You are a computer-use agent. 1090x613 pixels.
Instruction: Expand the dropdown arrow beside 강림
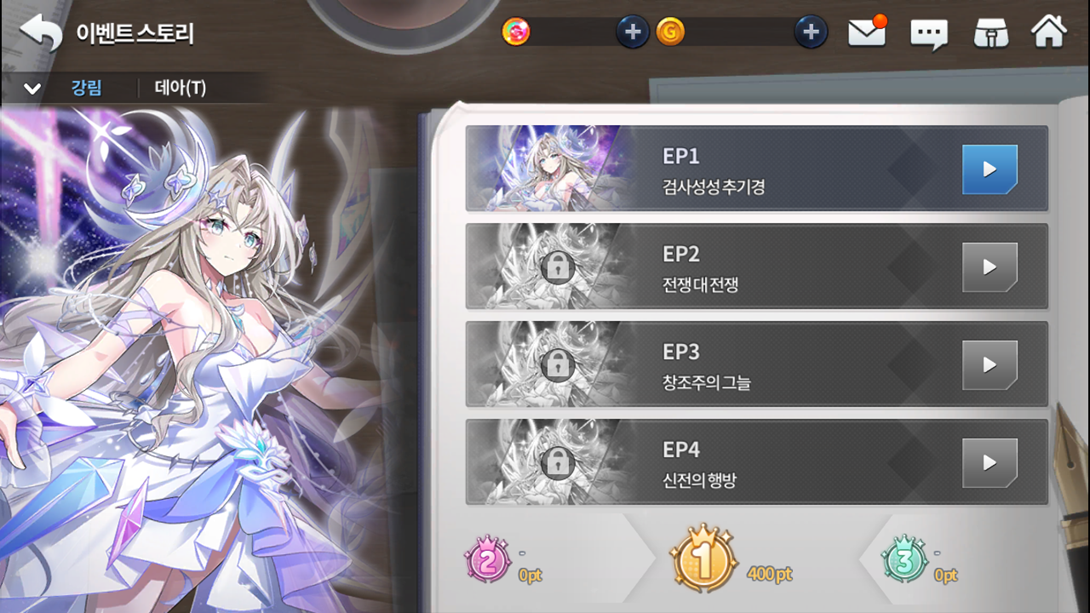(32, 88)
